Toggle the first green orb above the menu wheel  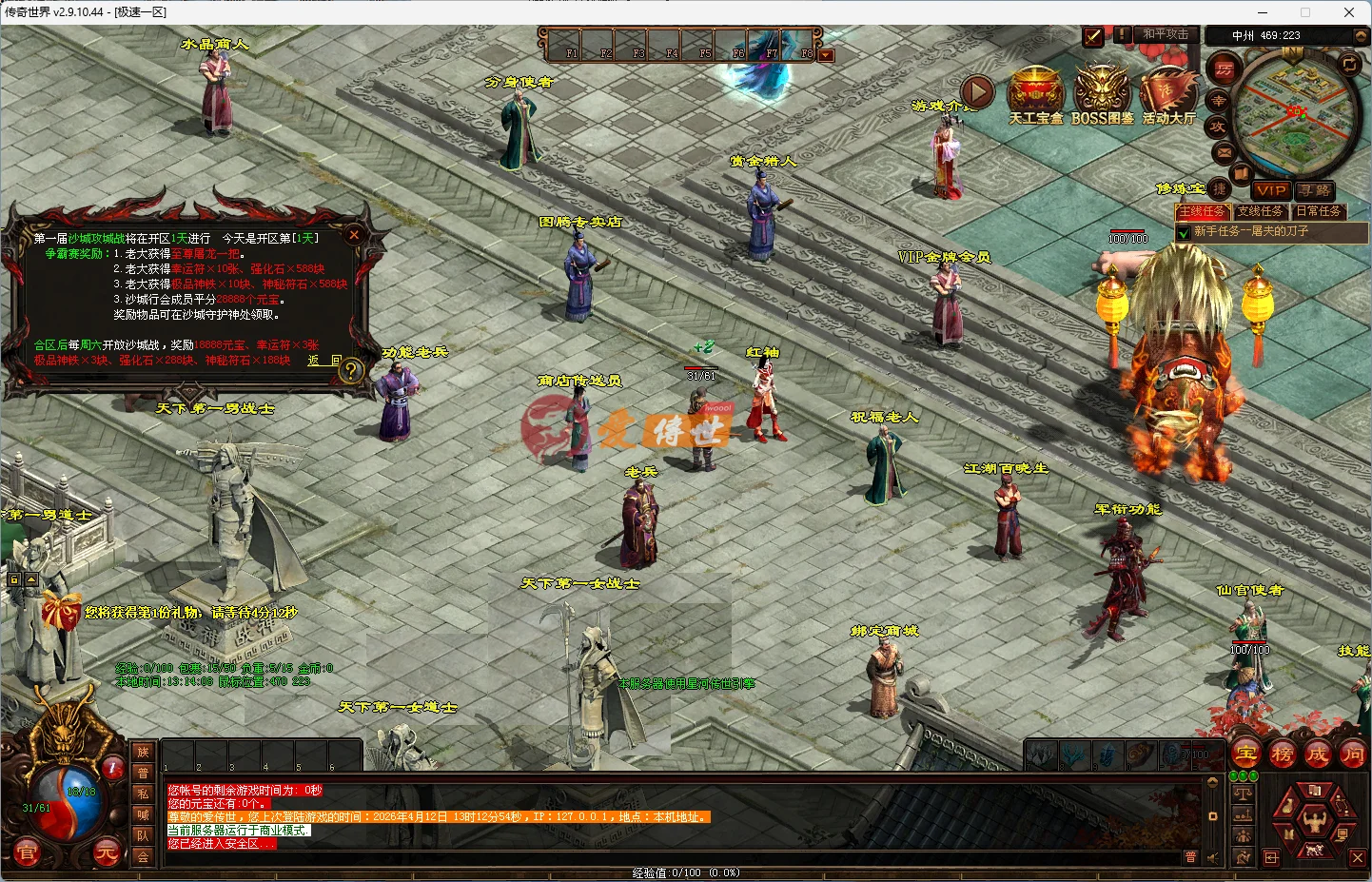(x=1233, y=775)
